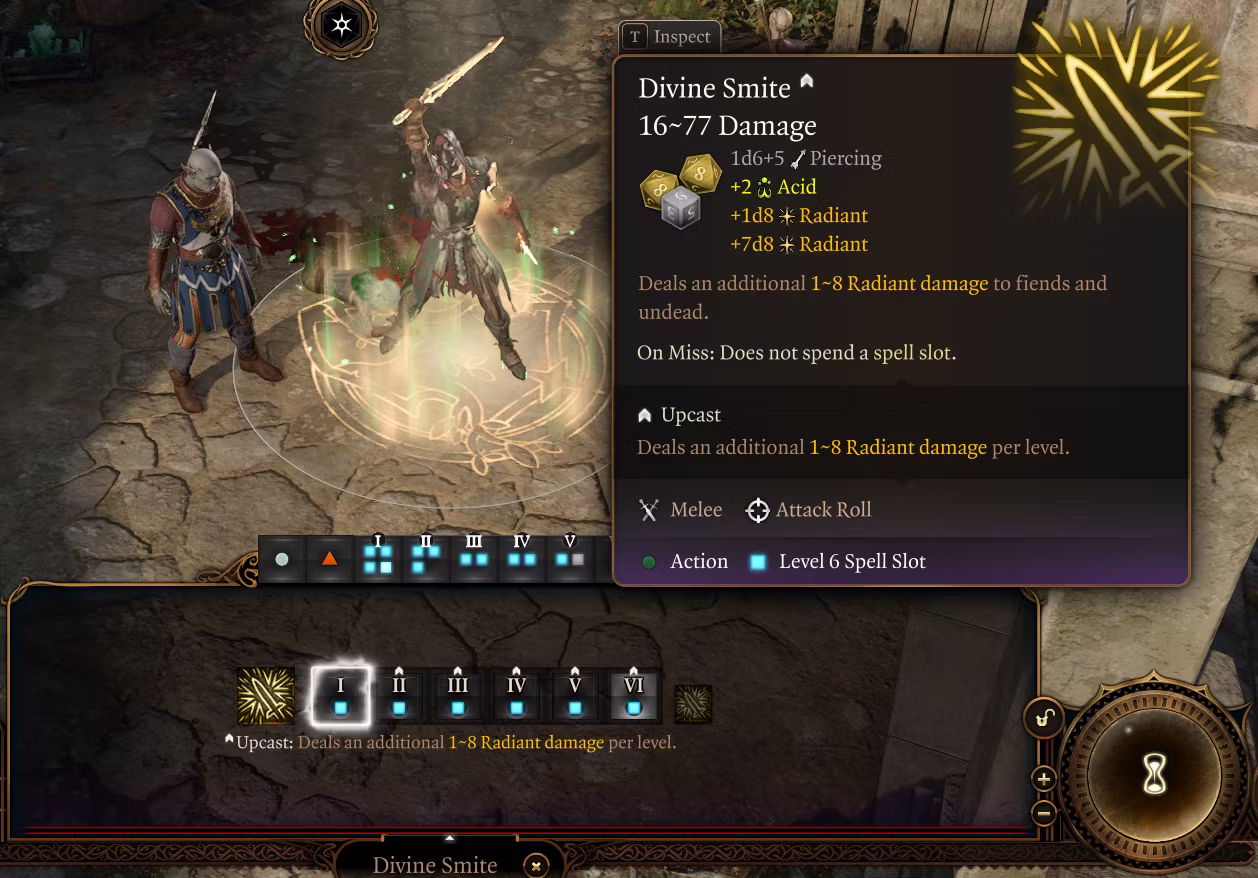Filter hotbar by level I spell slots
1258x878 pixels.
(x=378, y=559)
